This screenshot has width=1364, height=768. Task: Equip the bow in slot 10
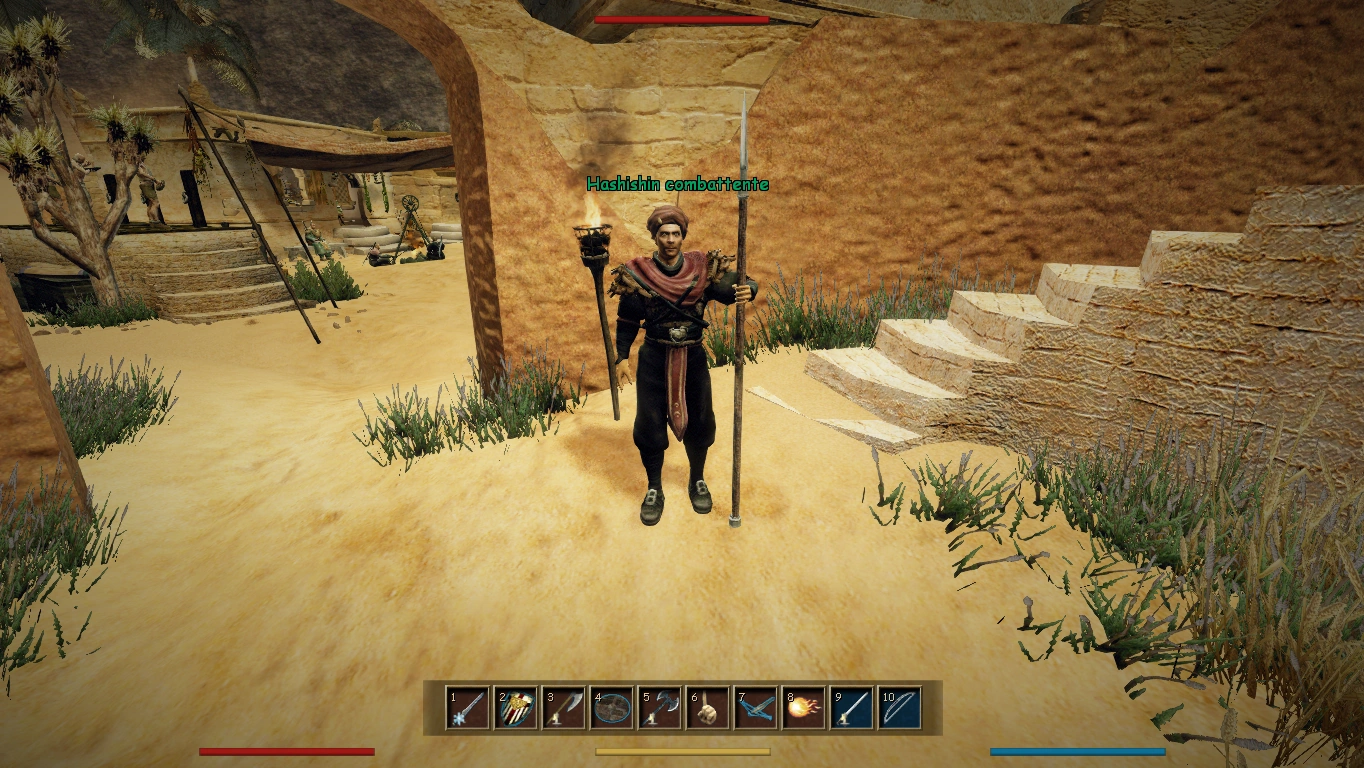coord(899,708)
